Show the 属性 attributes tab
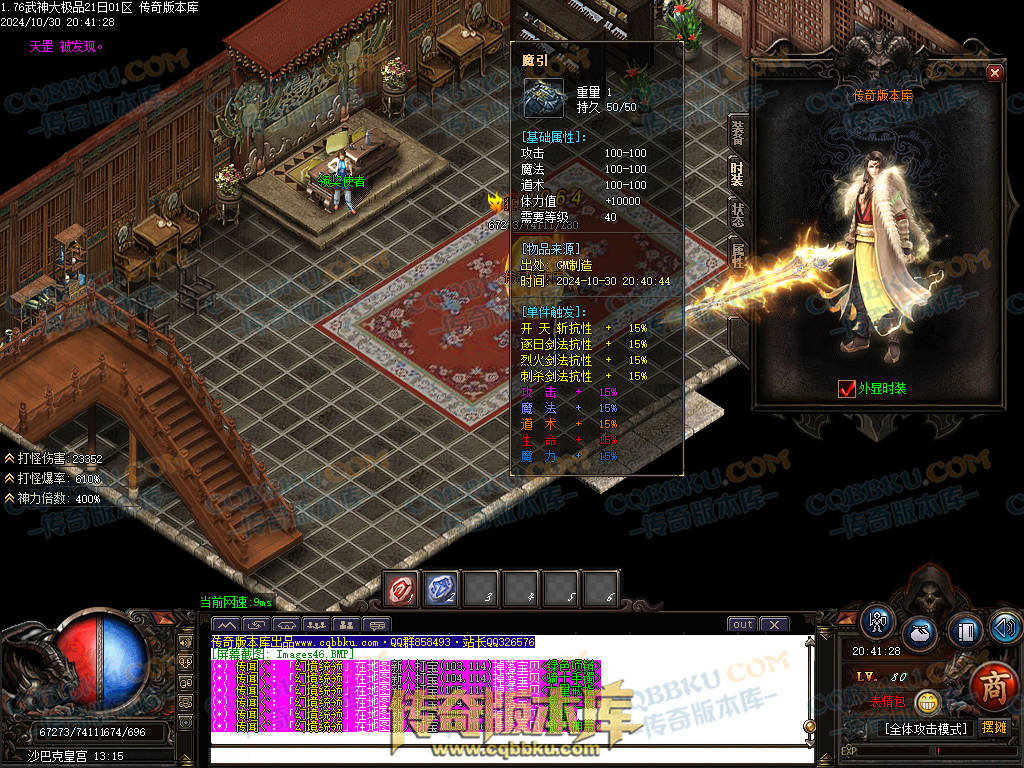 click(737, 253)
